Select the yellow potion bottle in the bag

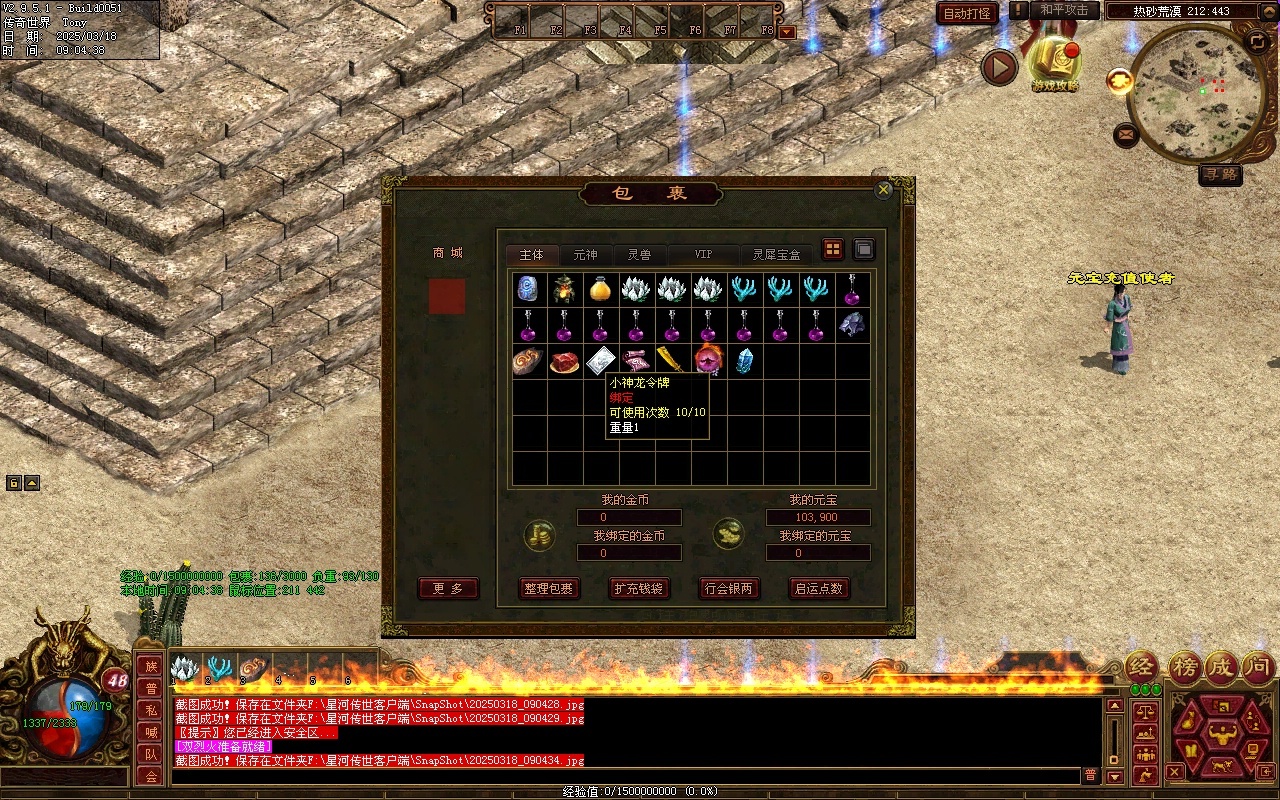pos(600,289)
